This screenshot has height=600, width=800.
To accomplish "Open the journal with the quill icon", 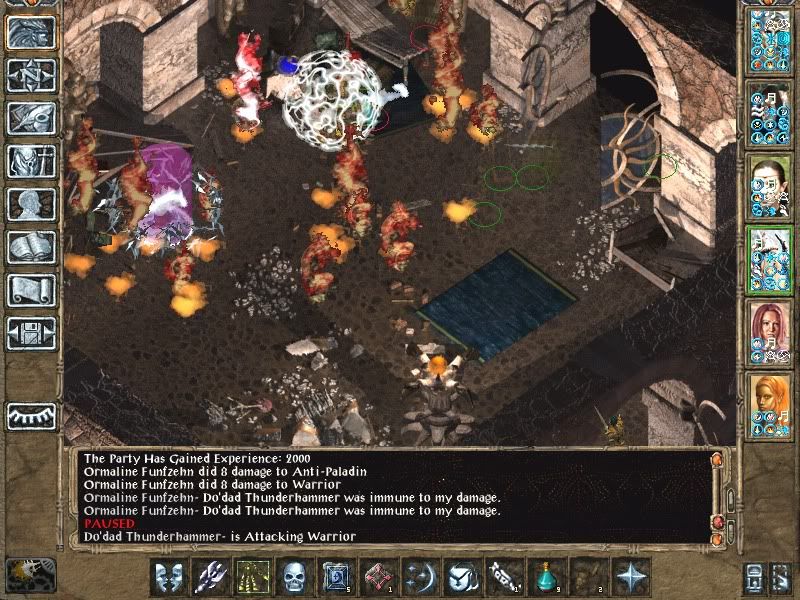I will click(32, 118).
